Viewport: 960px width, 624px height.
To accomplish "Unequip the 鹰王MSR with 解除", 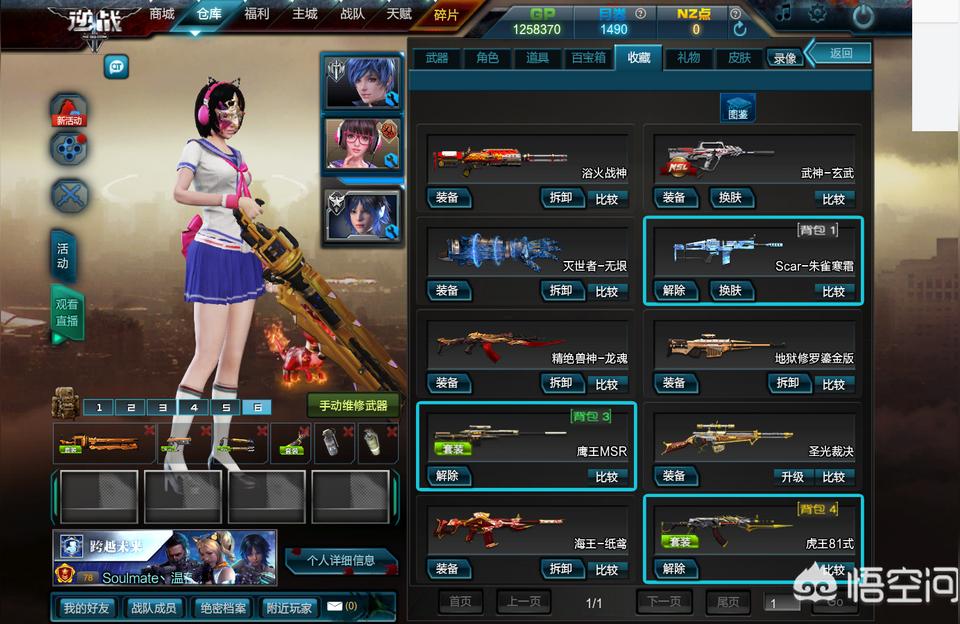I will [447, 476].
